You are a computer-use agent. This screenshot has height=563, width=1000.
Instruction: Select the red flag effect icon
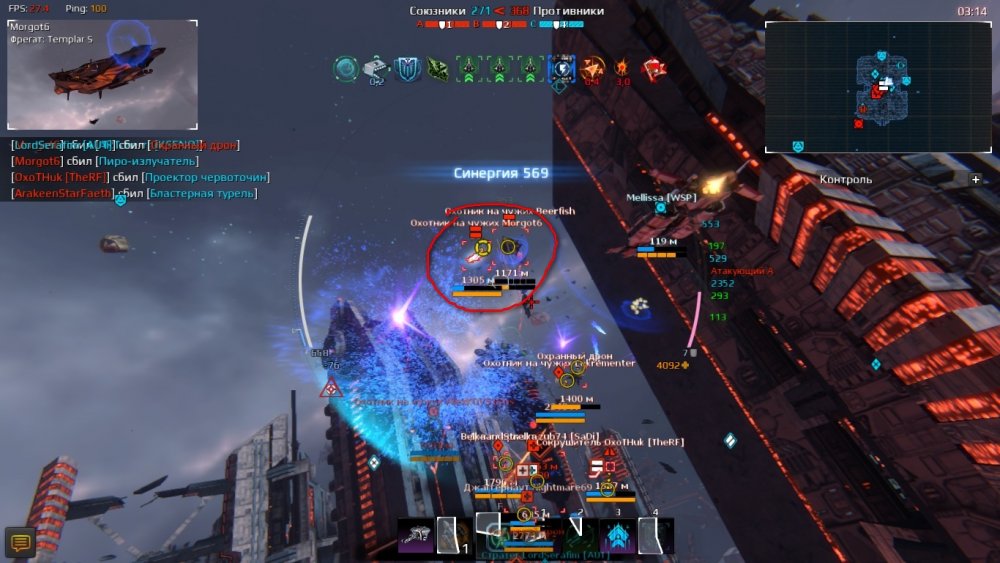[654, 68]
